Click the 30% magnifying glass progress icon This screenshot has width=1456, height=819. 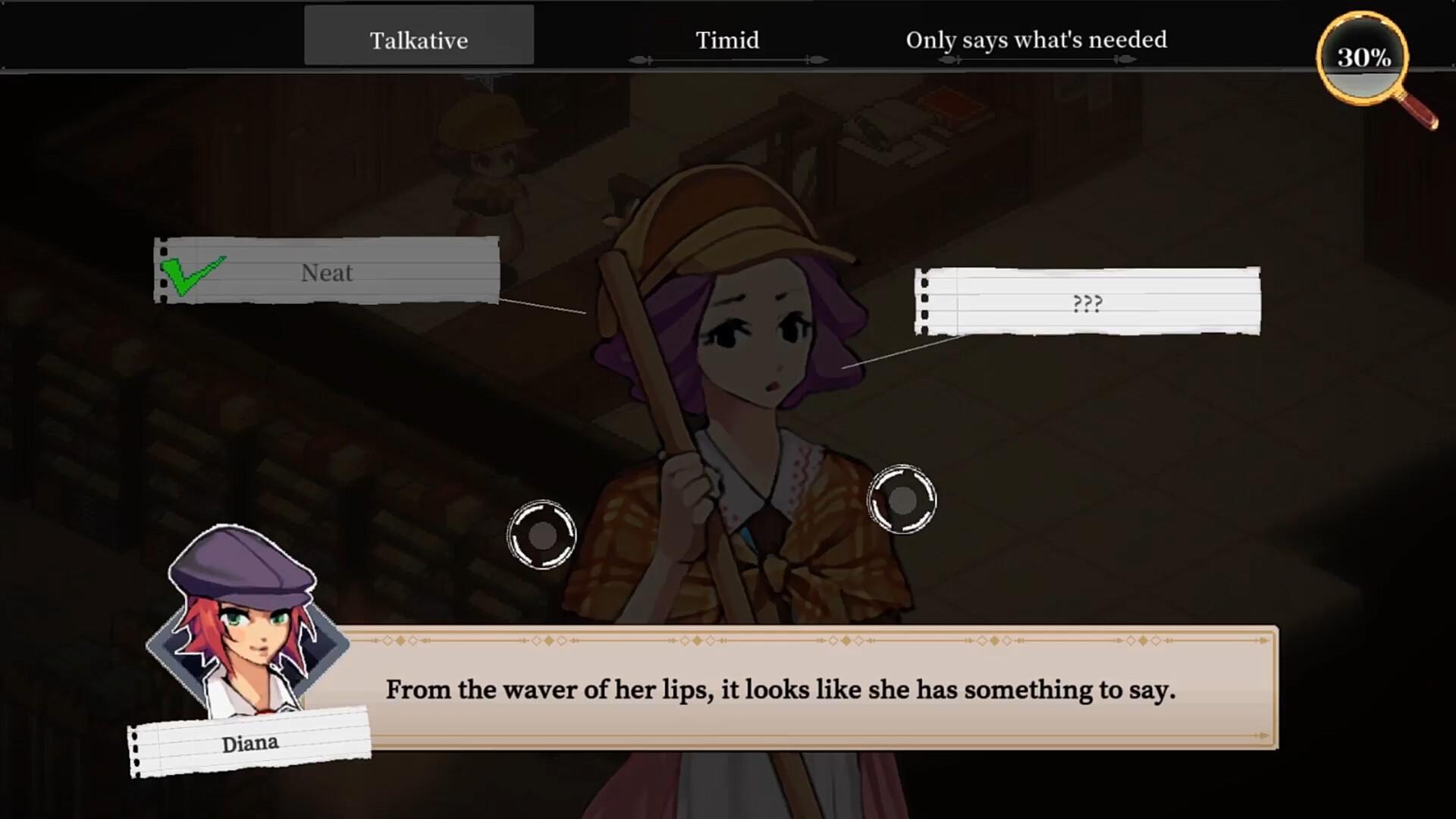pyautogui.click(x=1363, y=58)
